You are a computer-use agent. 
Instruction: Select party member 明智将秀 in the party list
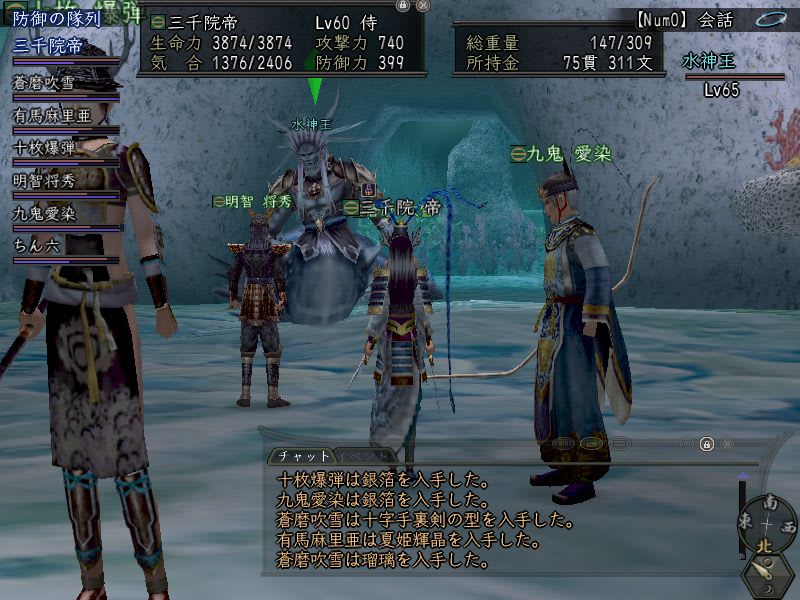pos(45,180)
